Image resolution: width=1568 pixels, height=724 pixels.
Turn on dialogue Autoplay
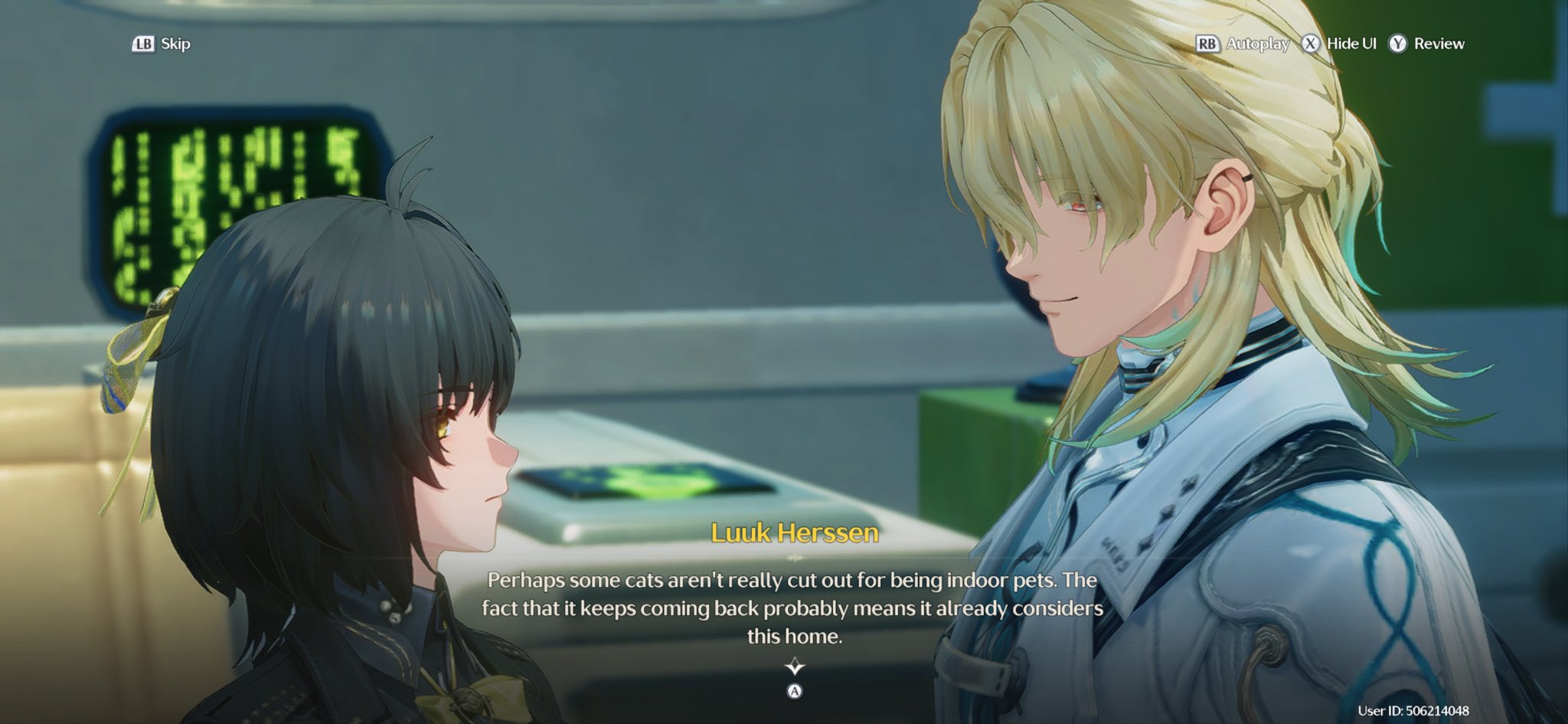point(1243,44)
